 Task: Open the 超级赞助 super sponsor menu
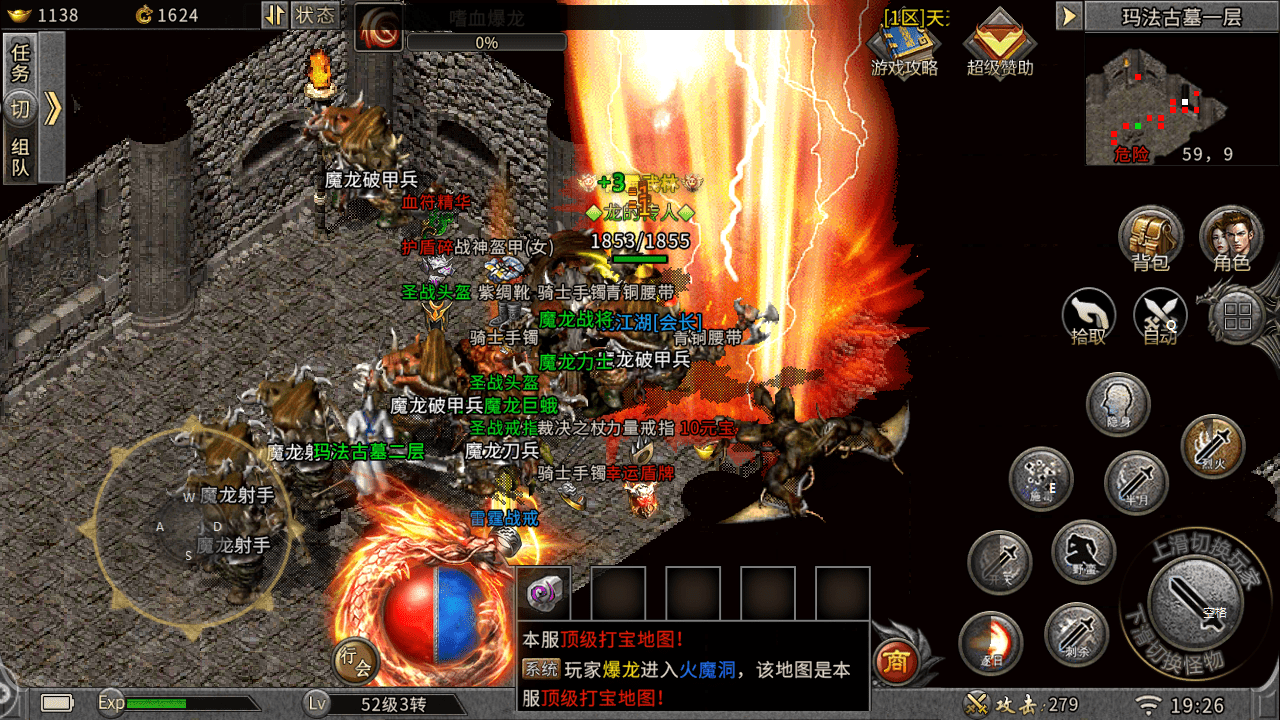pyautogui.click(x=999, y=44)
